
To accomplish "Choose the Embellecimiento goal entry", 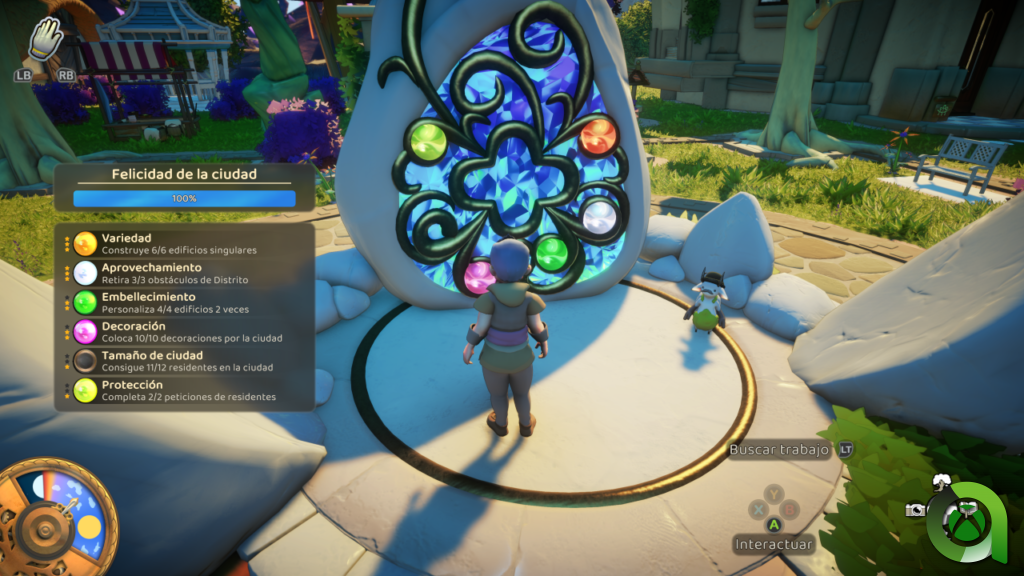I will [180, 302].
